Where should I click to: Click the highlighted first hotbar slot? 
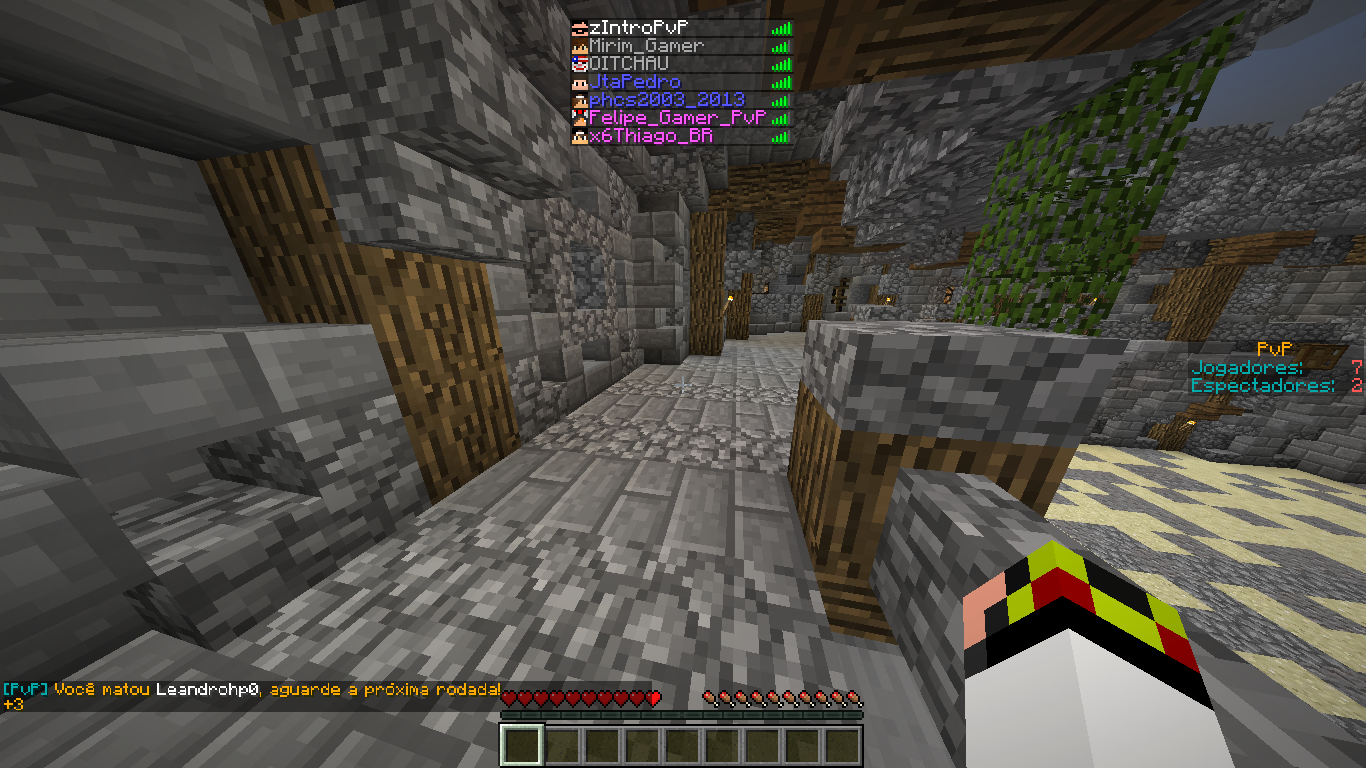520,746
